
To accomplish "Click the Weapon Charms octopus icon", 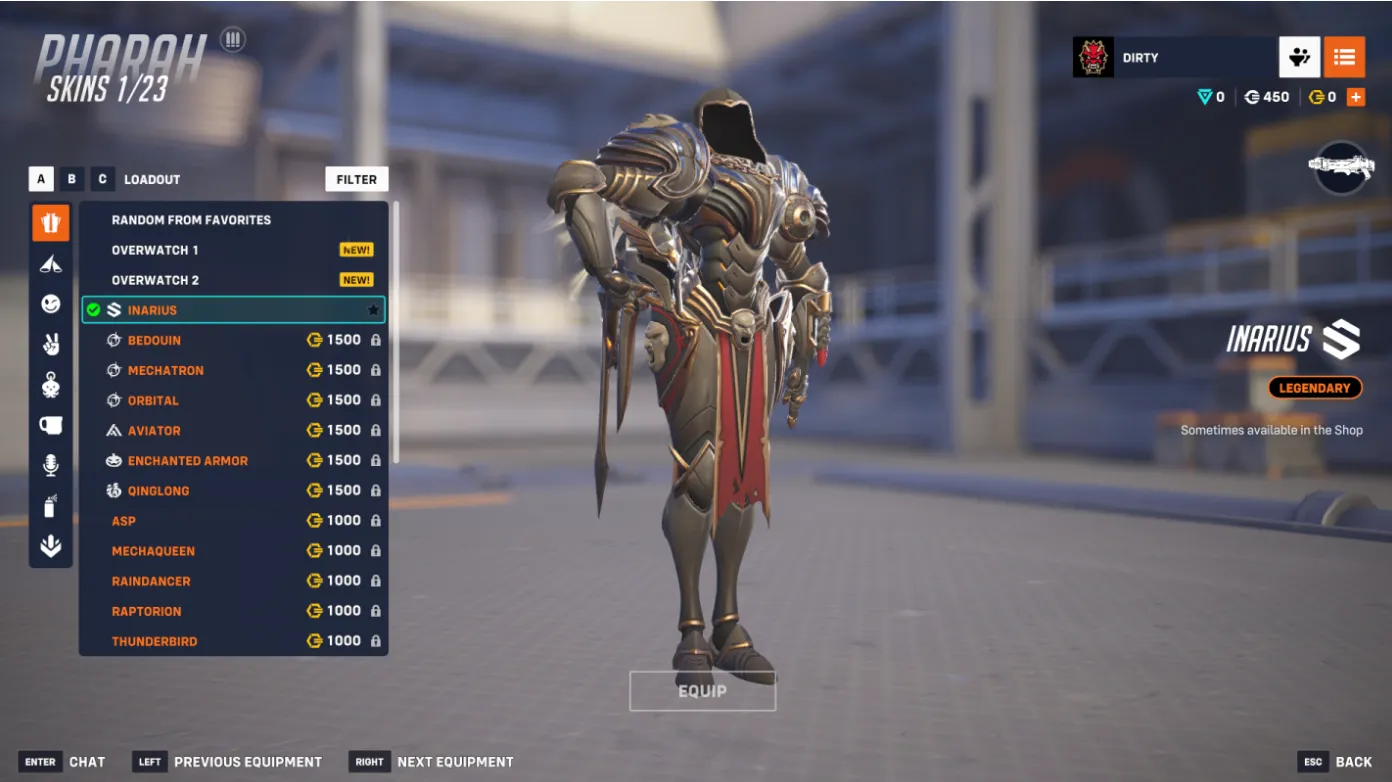I will (50, 385).
